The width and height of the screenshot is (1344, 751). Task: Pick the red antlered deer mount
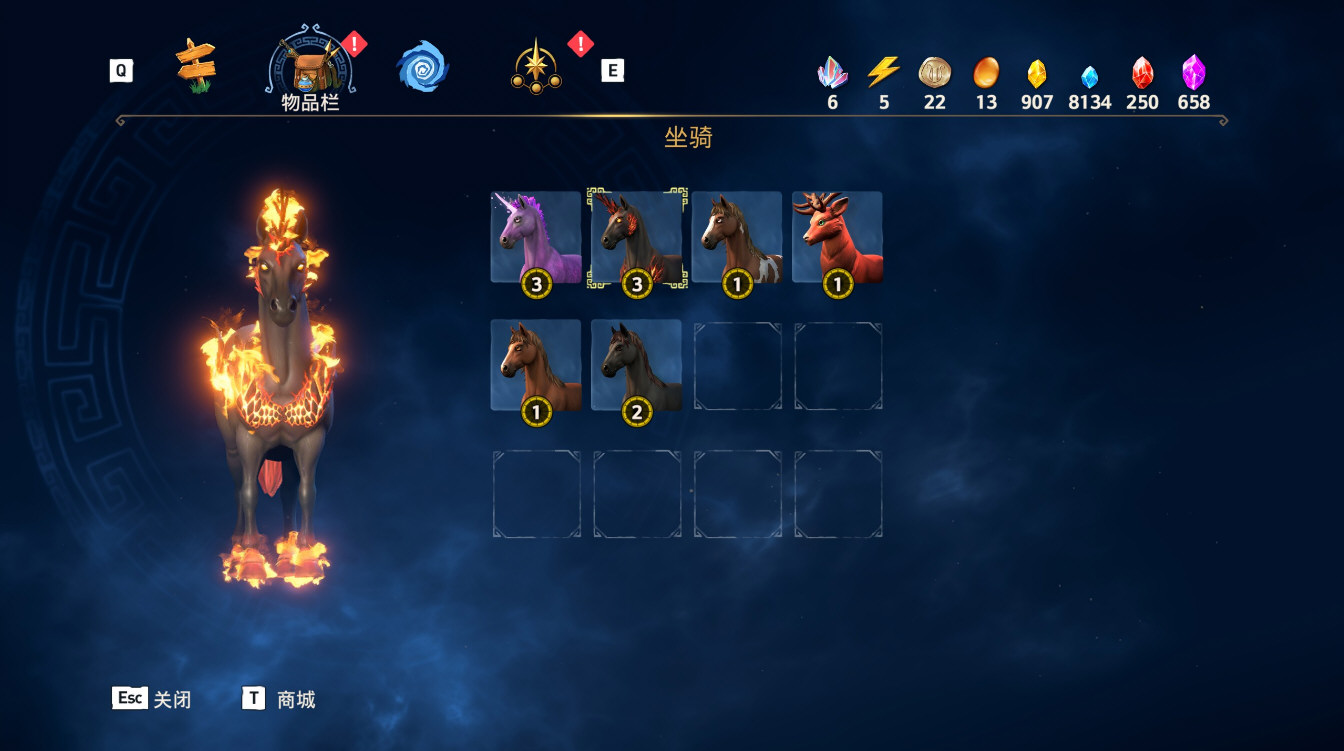coord(837,238)
